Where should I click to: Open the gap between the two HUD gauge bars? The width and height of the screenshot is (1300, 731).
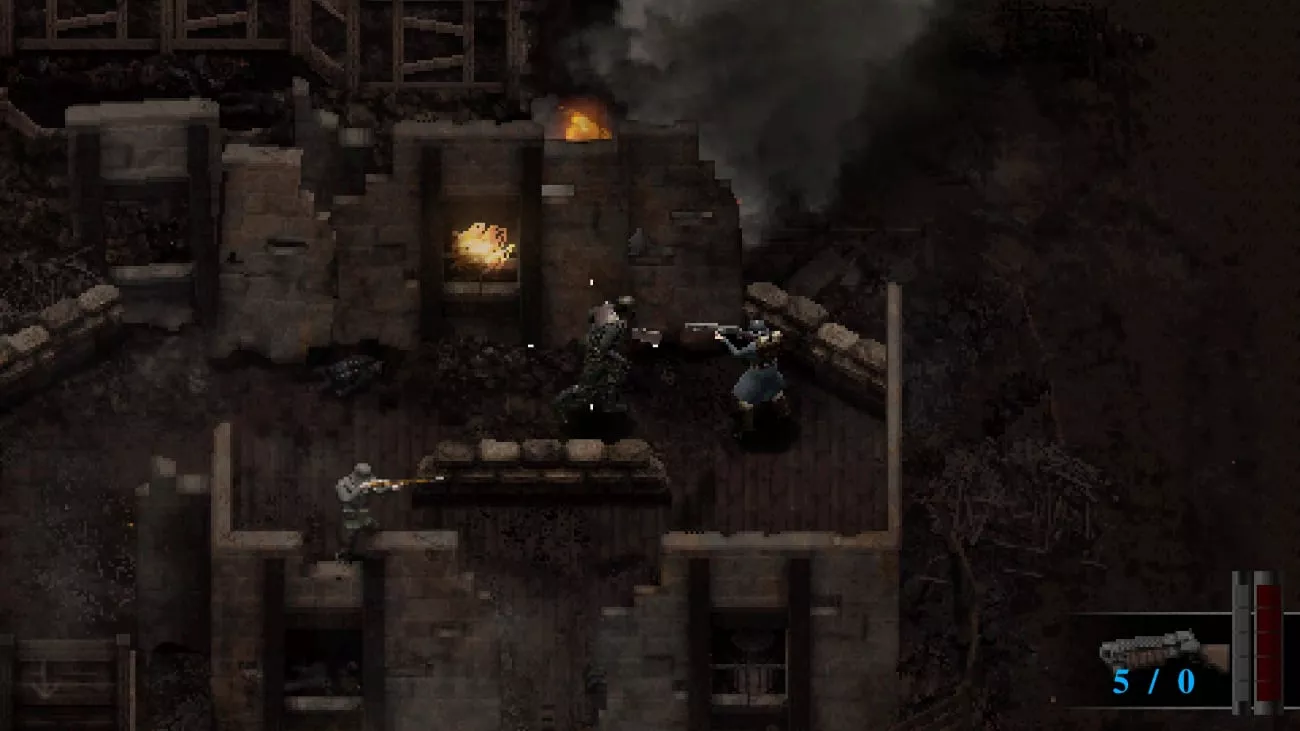tap(1252, 640)
